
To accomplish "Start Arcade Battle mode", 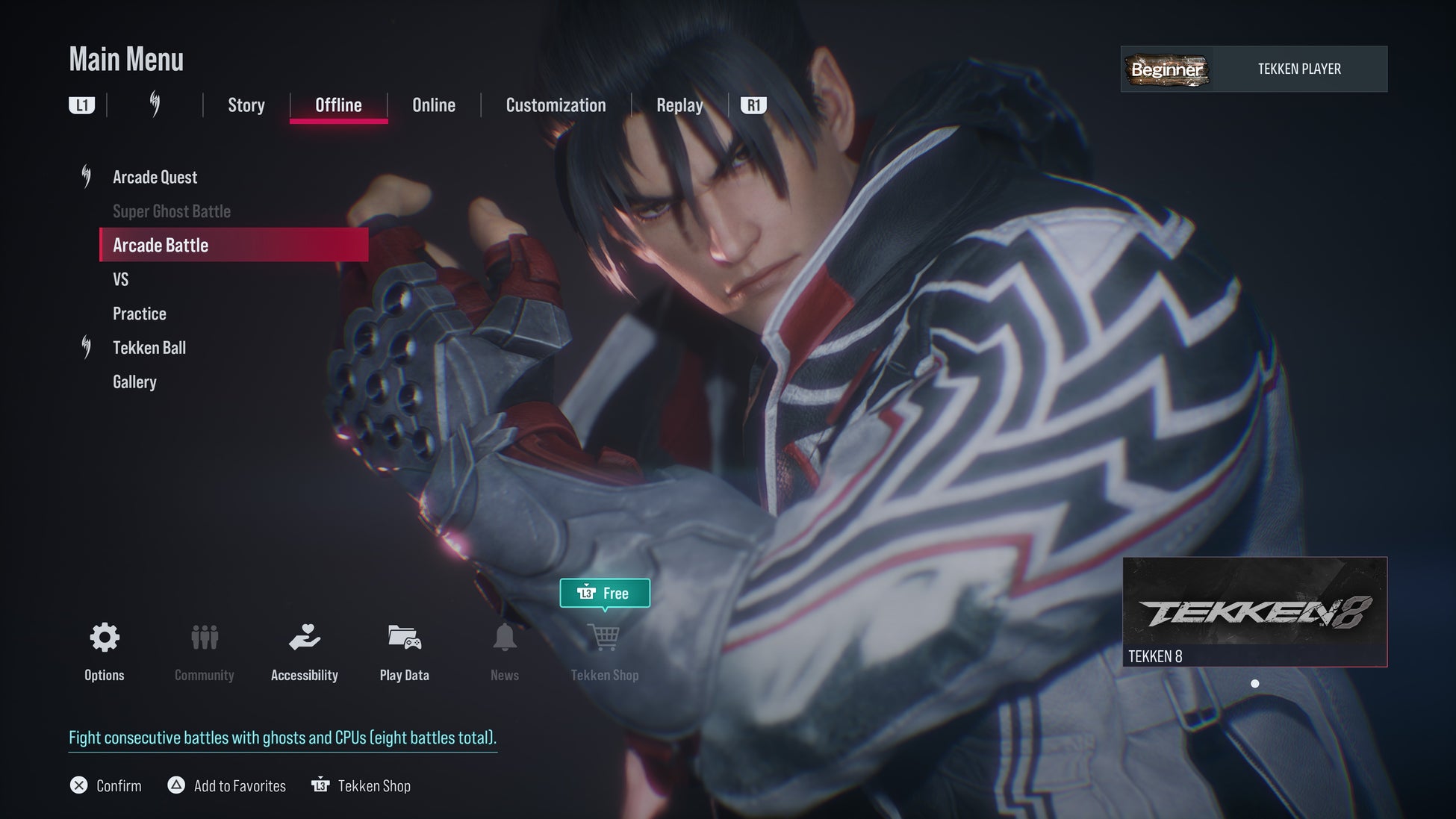I will (161, 245).
